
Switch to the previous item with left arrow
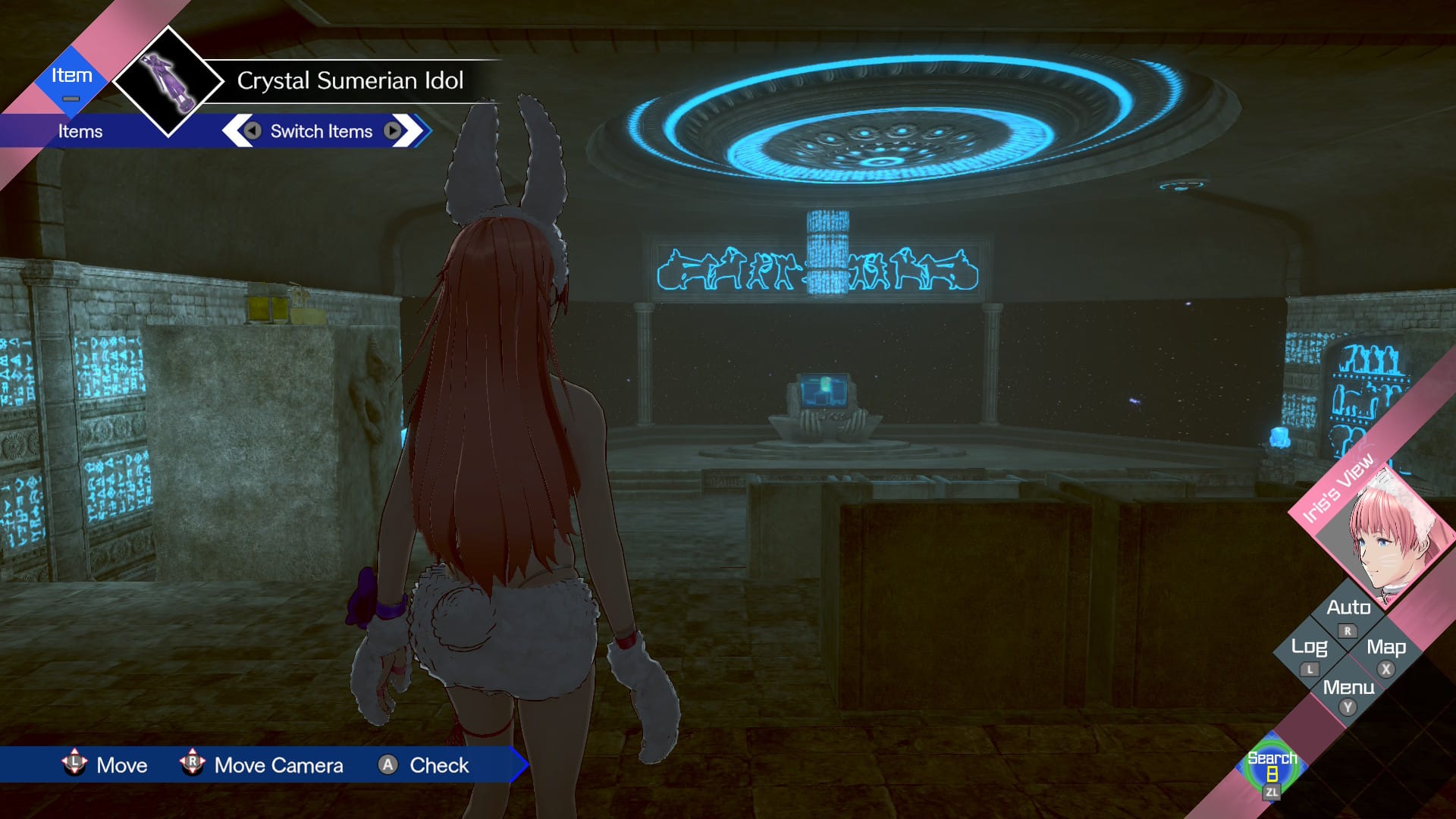point(253,130)
